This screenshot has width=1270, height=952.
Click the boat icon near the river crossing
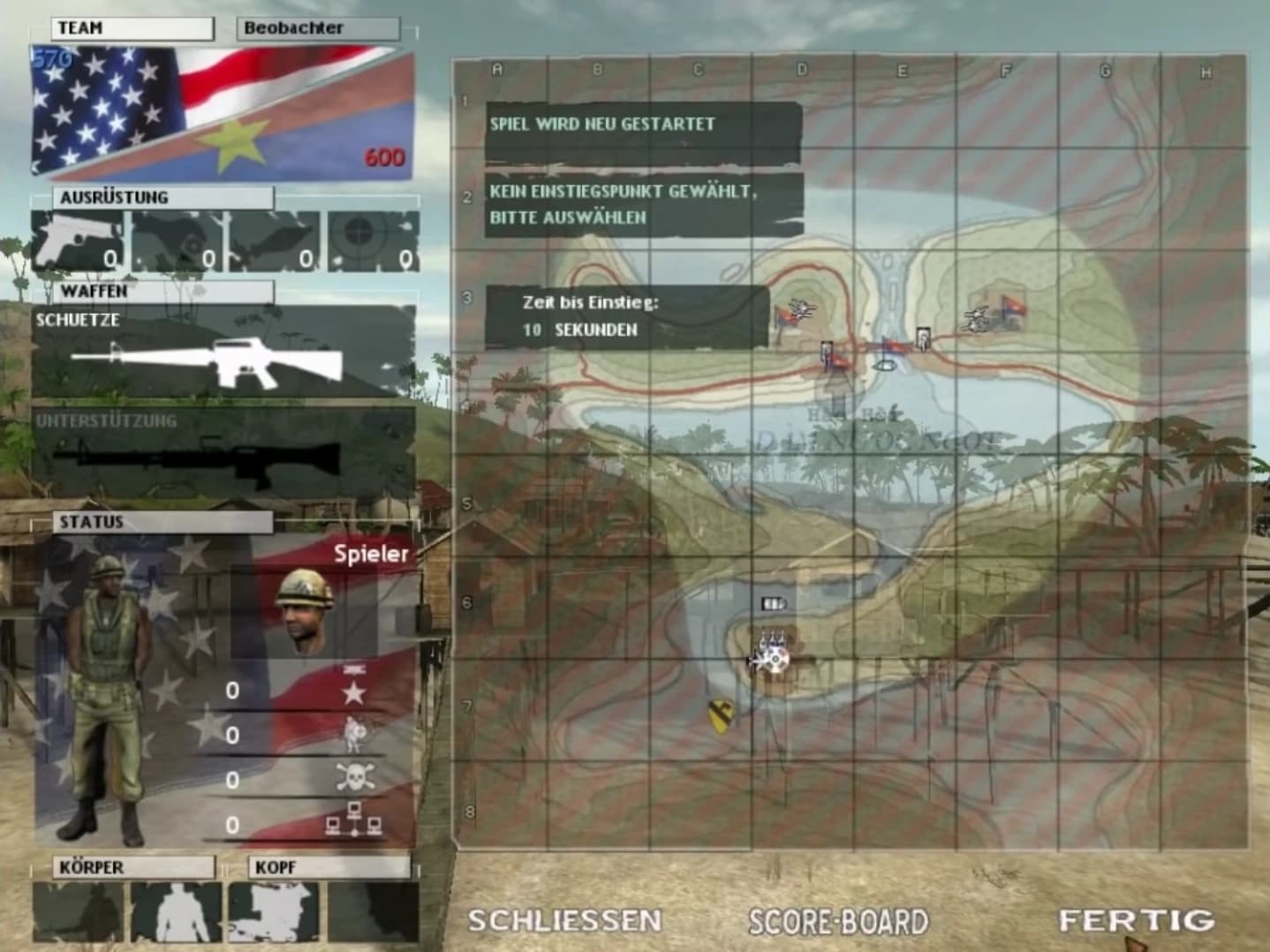tap(885, 366)
